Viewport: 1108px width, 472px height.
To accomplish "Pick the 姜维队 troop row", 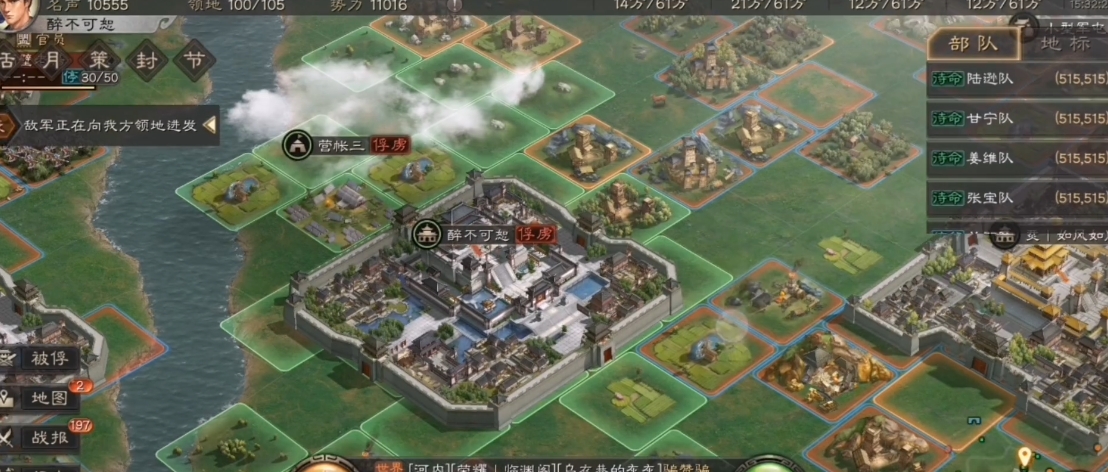I will (x=1015, y=158).
